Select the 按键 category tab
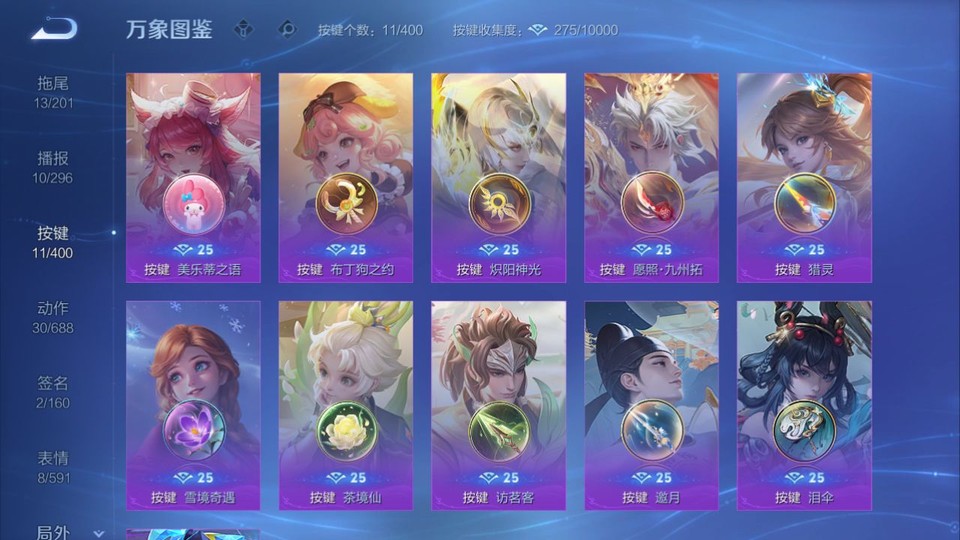Screen dimensions: 960x540 coord(53,242)
